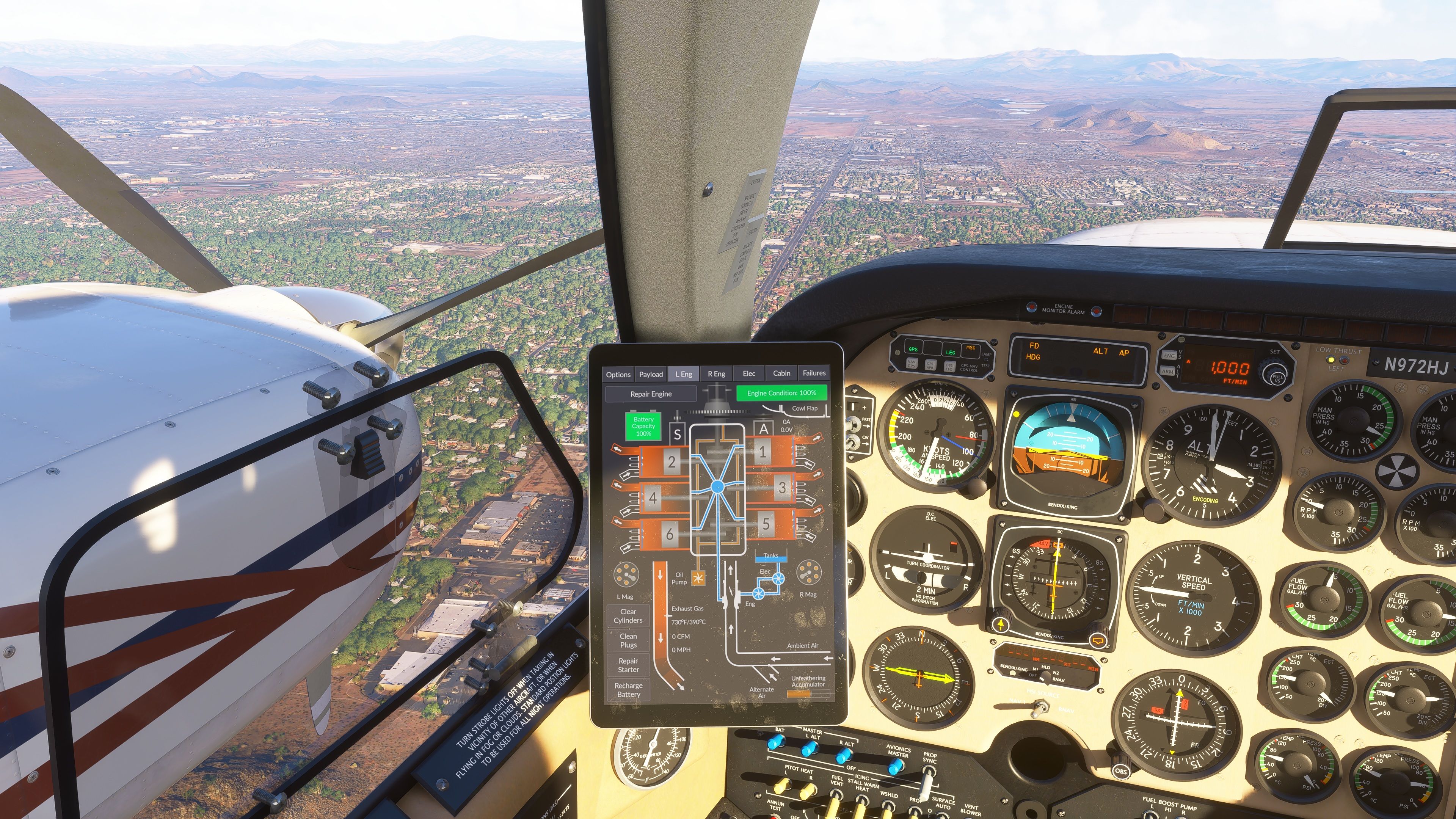Screen dimensions: 1456x819
Task: Switch to the Payload tab
Action: 651,374
